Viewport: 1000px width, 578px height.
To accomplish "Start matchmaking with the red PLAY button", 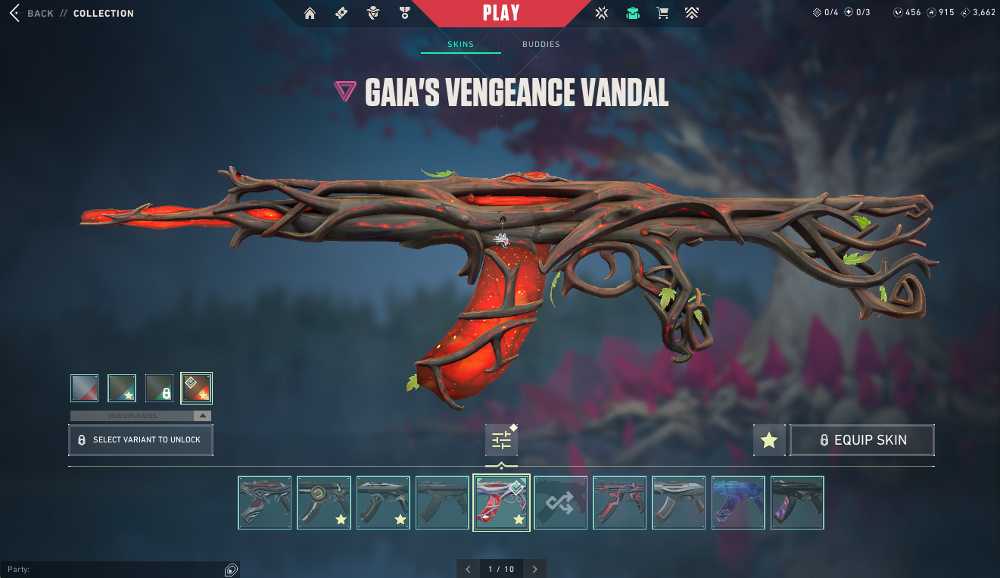I will pos(501,14).
